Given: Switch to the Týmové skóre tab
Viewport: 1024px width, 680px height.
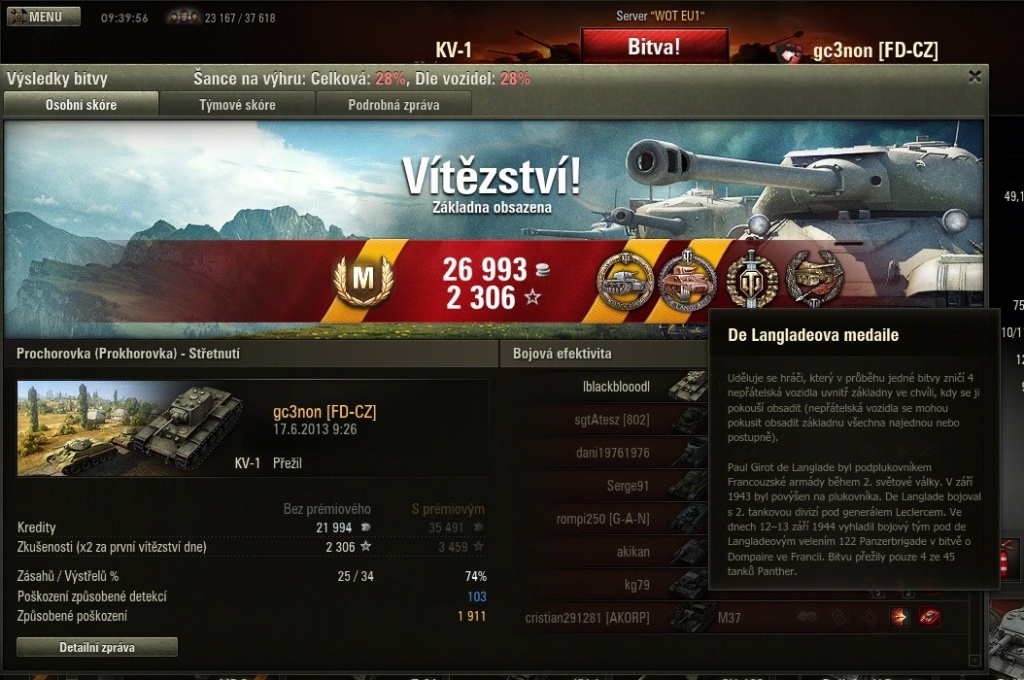Looking at the screenshot, I should pos(237,105).
